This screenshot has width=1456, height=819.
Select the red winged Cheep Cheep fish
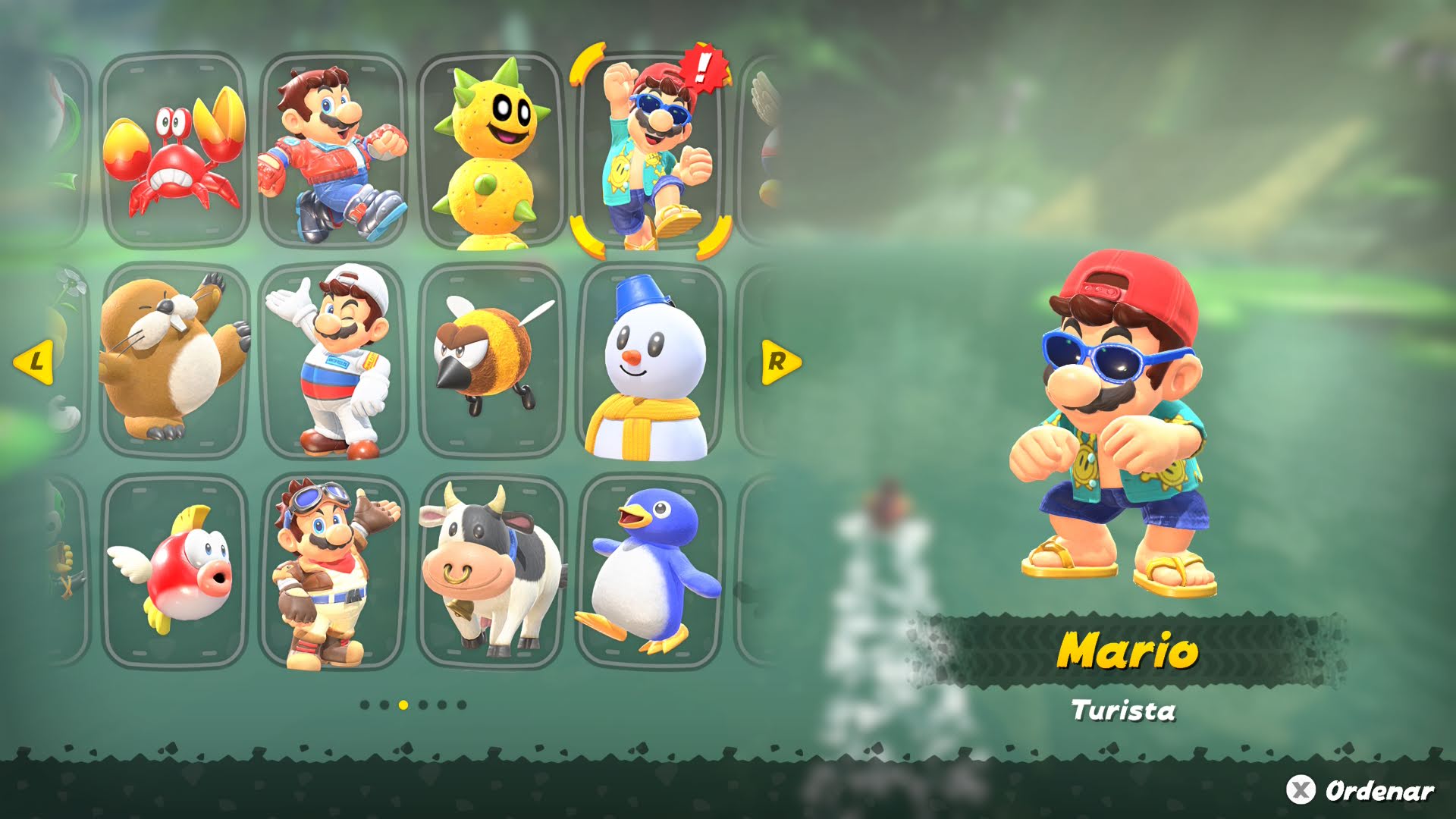(x=174, y=570)
